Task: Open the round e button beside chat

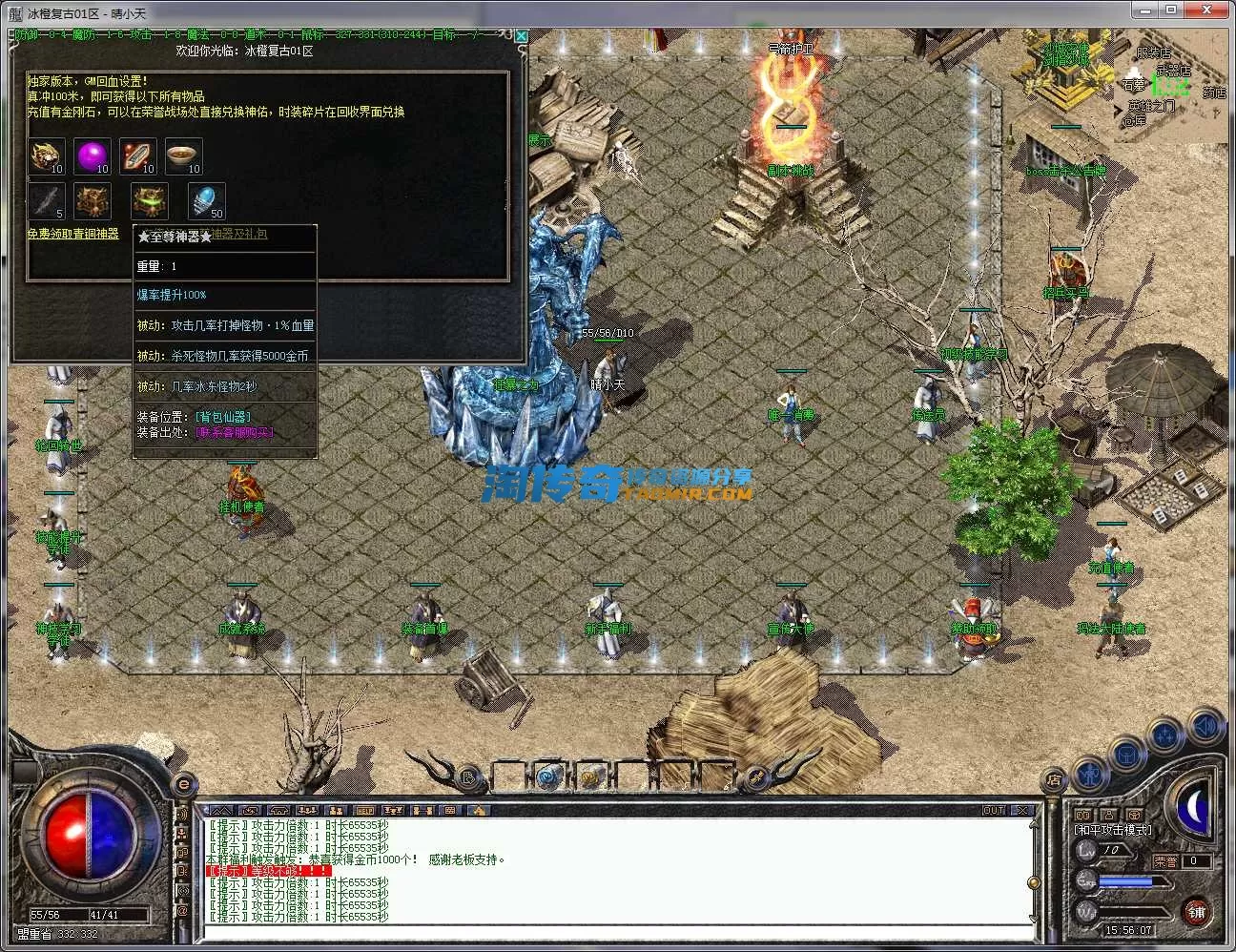Action: [183, 784]
